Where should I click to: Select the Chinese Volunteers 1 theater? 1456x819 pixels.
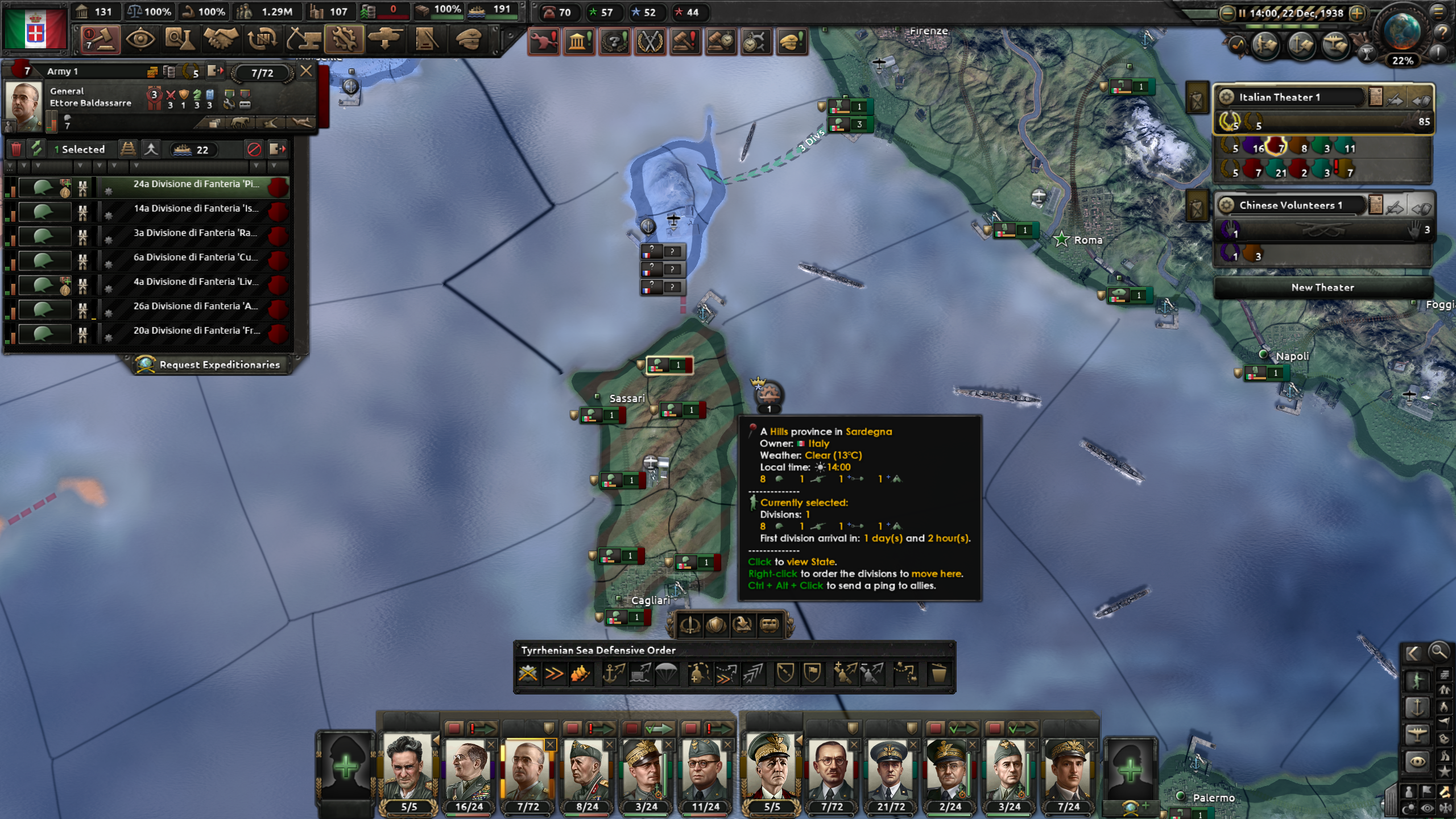click(x=1291, y=205)
